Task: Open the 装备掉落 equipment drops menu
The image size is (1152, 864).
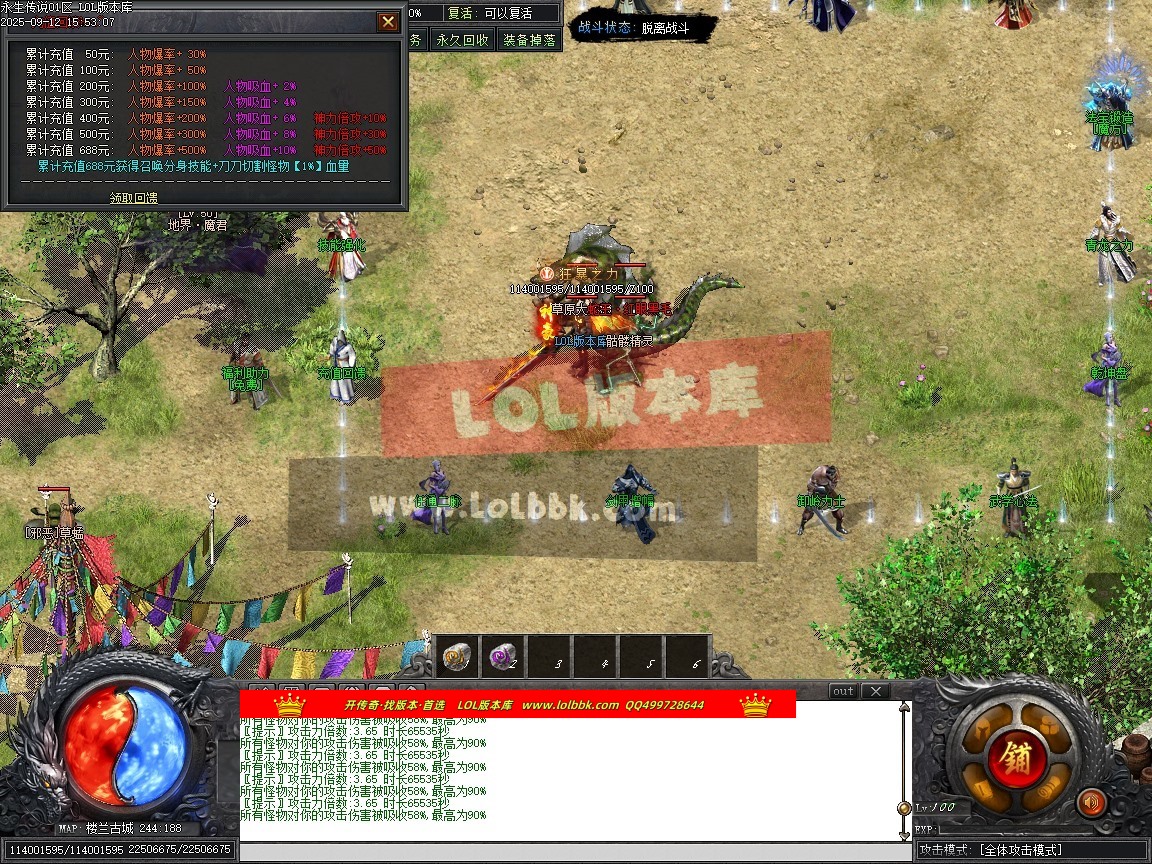Action: [x=530, y=40]
